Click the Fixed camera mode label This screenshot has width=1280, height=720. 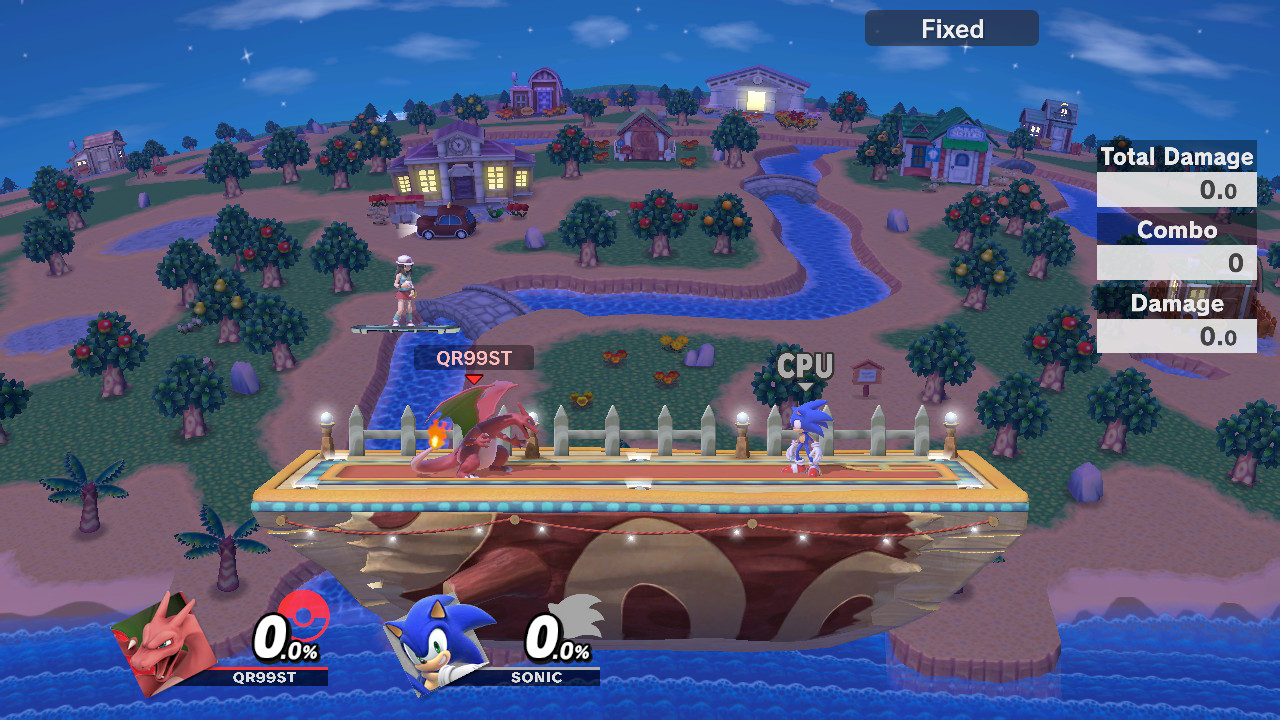coord(951,29)
